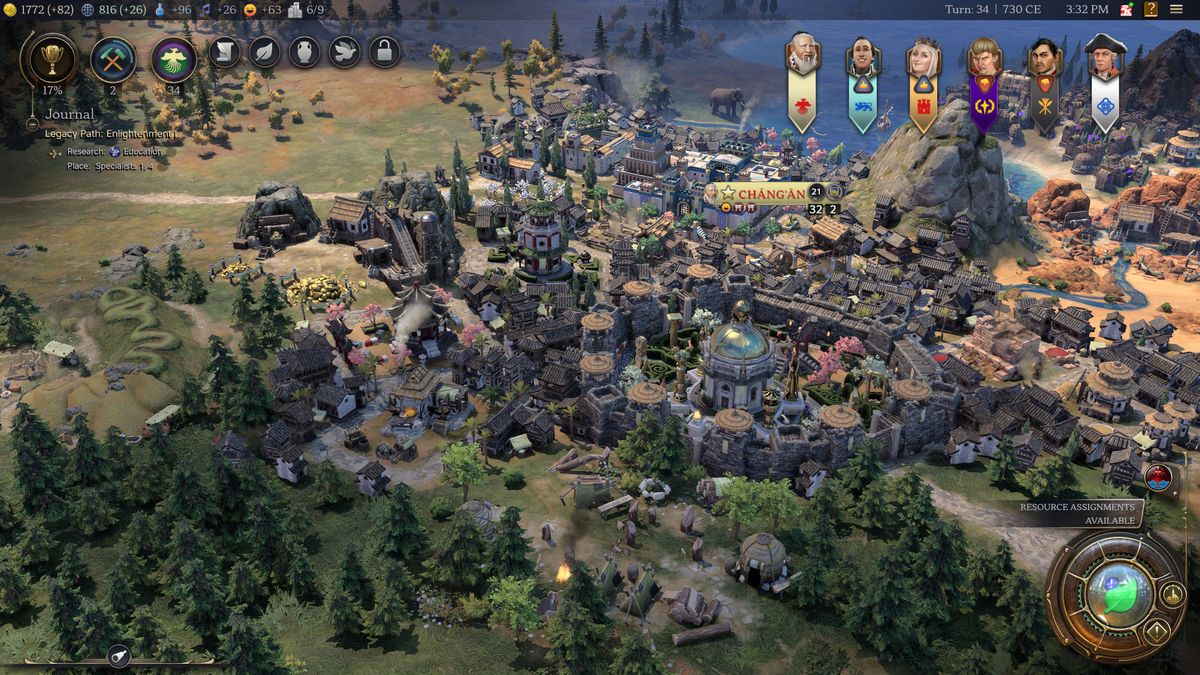The width and height of the screenshot is (1200, 675).
Task: Open the 2K account icon
Action: tap(1126, 10)
